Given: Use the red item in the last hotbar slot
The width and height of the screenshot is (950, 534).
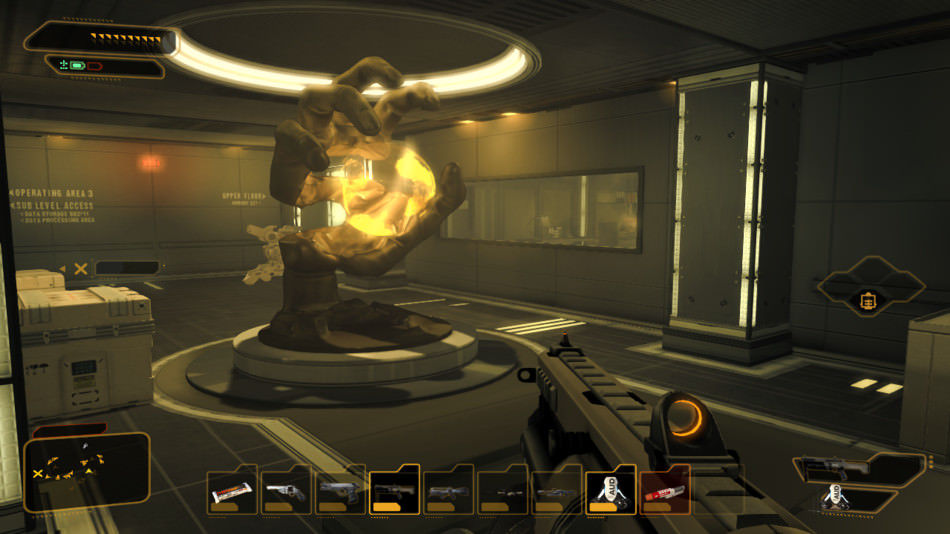Looking at the screenshot, I should pyautogui.click(x=664, y=492).
